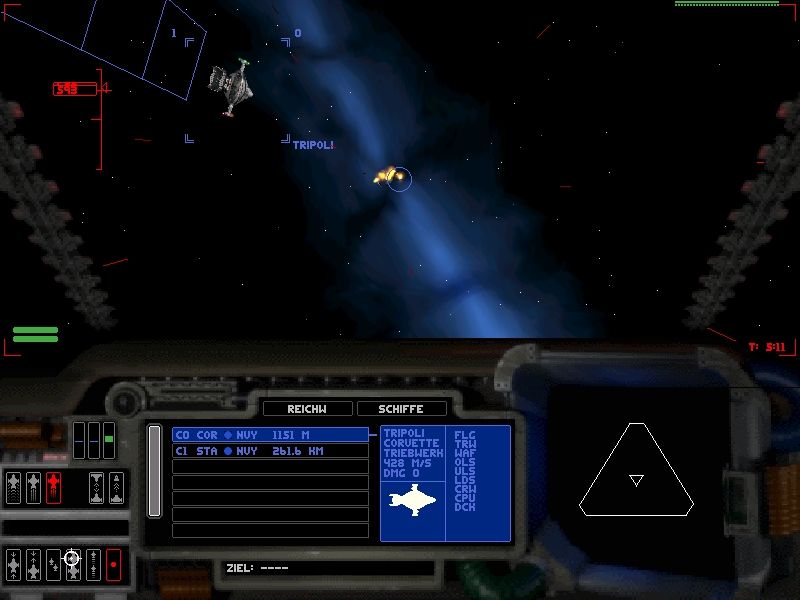
Task: Click the REICHW sort button
Action: click(308, 409)
